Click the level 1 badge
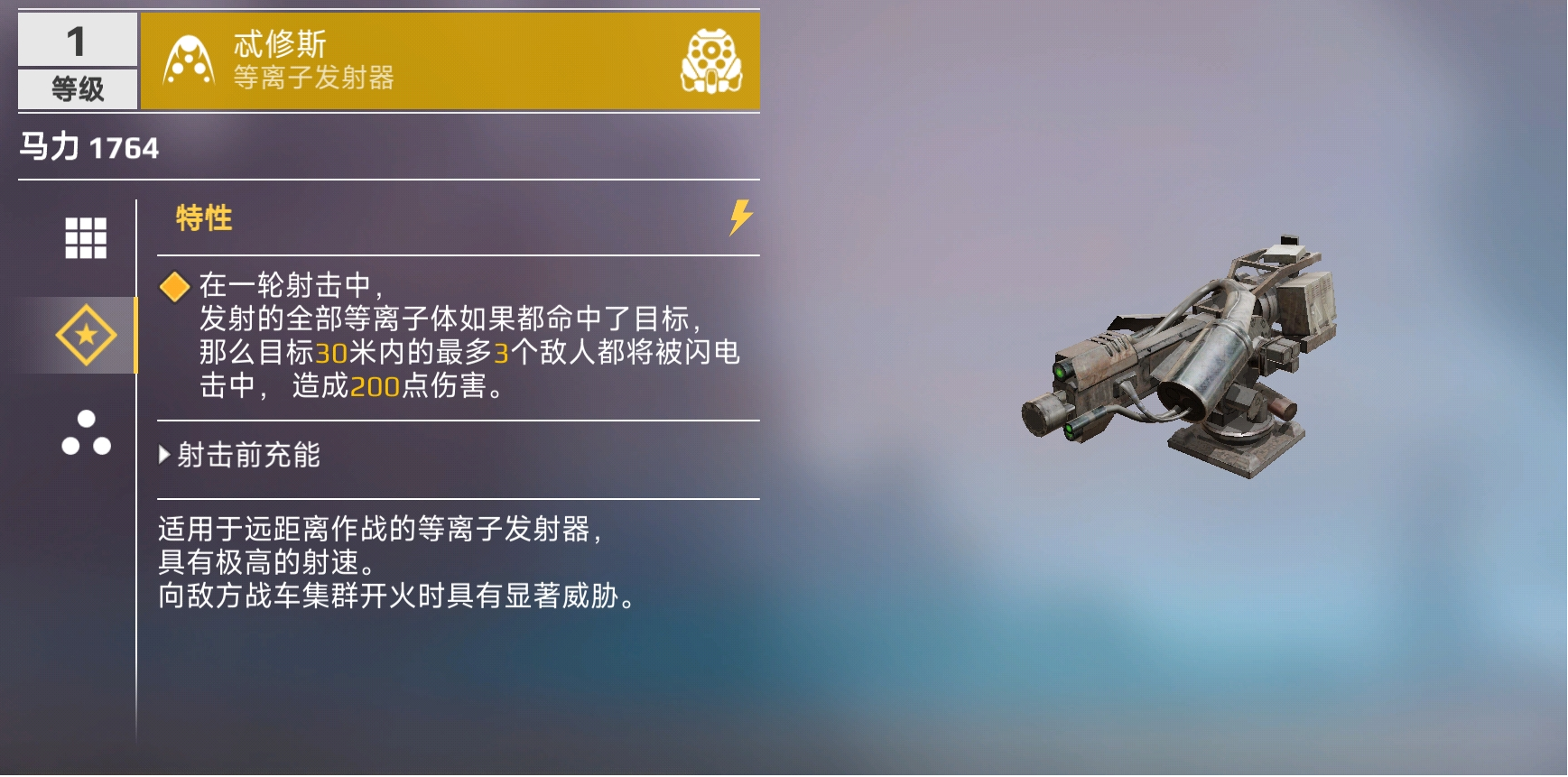 tap(77, 42)
